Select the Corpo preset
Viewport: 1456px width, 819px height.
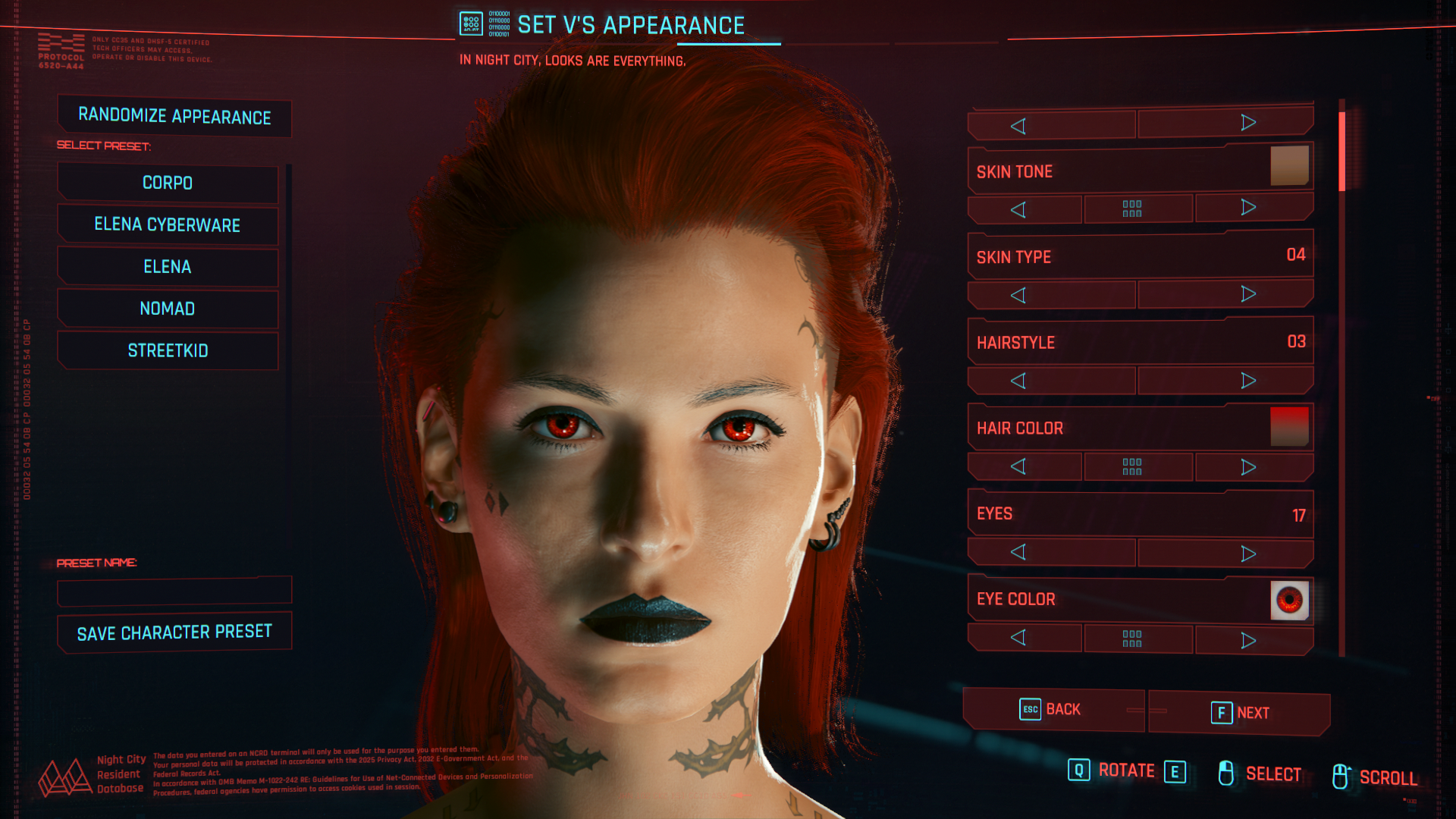[x=168, y=184]
